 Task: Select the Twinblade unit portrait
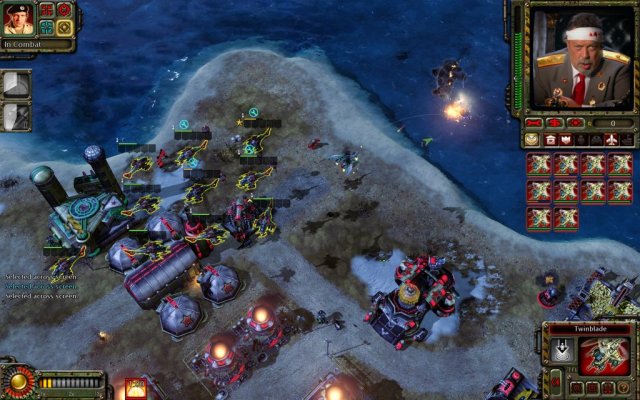(x=604, y=357)
